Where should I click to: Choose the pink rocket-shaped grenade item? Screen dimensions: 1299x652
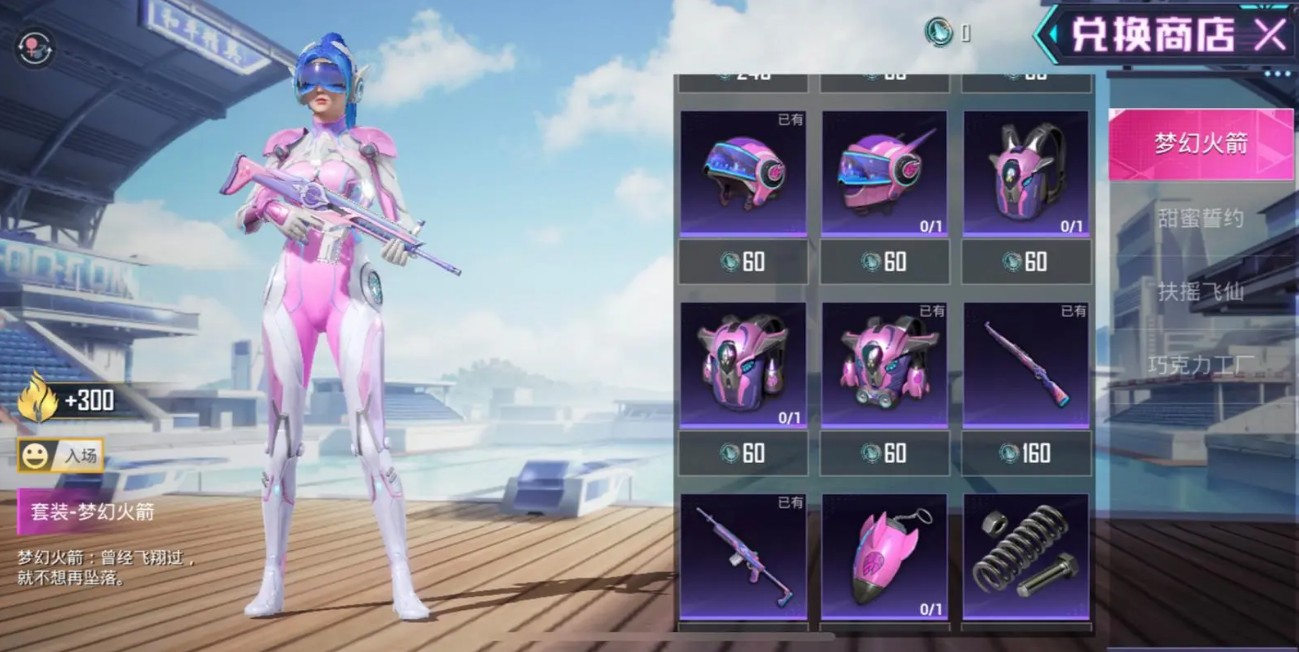click(x=885, y=556)
